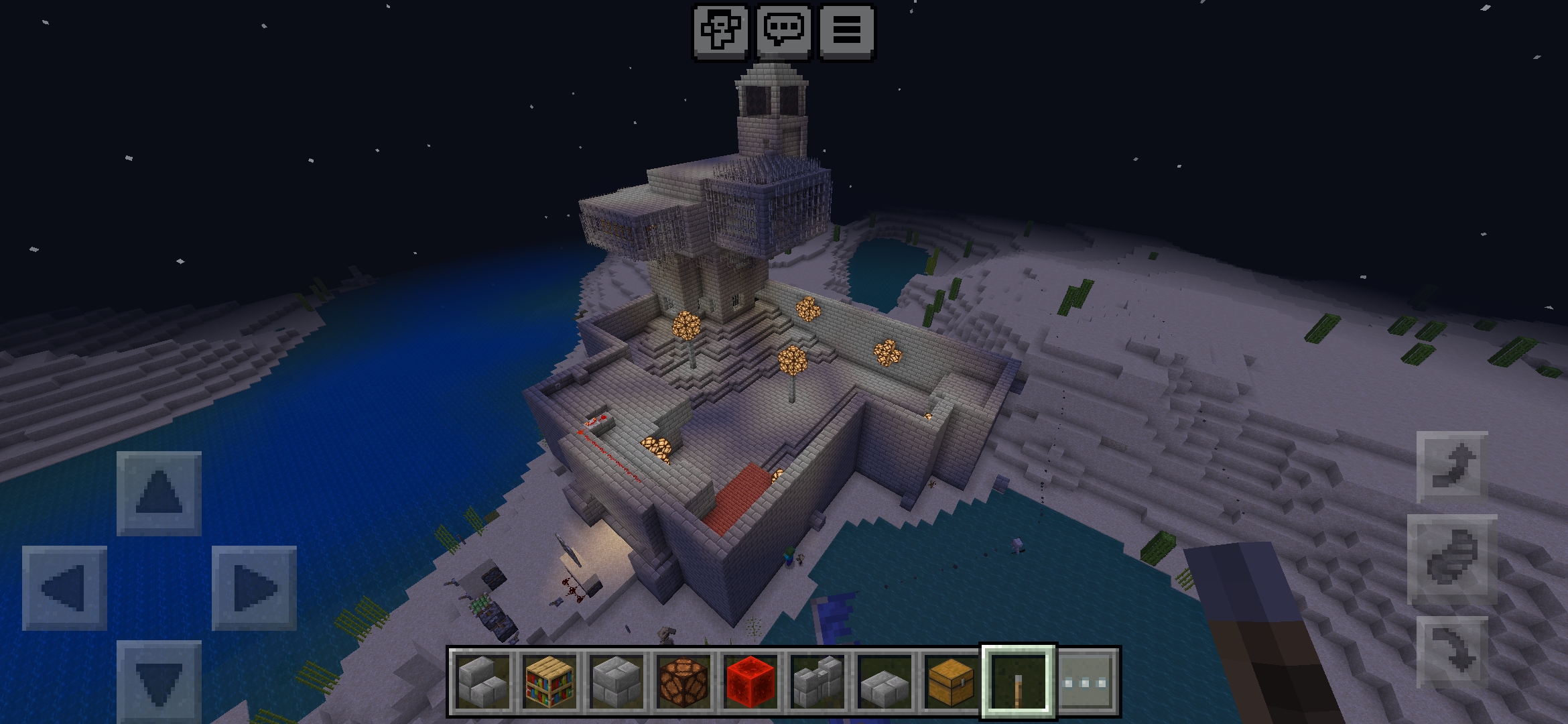Screen dimensions: 1568x724
Task: Select the bookshelf in the hotbar
Action: click(x=551, y=680)
